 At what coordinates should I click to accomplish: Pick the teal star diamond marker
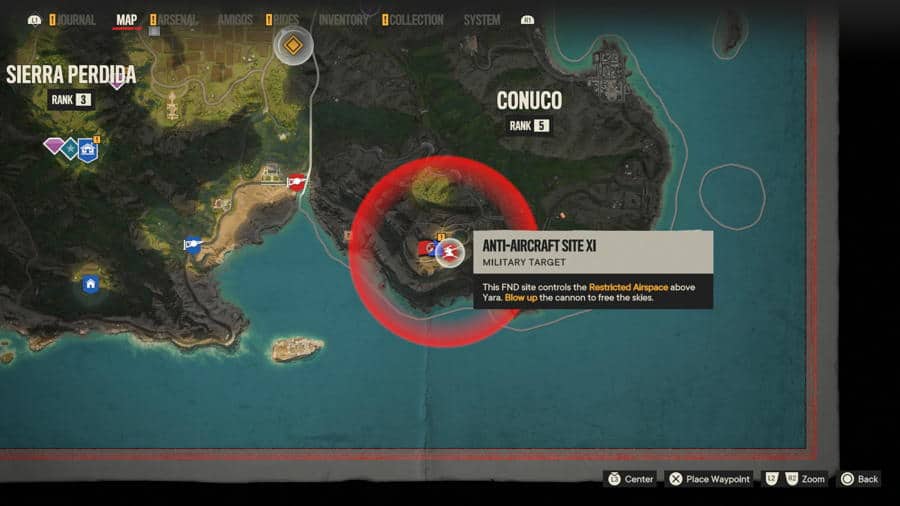(70, 148)
